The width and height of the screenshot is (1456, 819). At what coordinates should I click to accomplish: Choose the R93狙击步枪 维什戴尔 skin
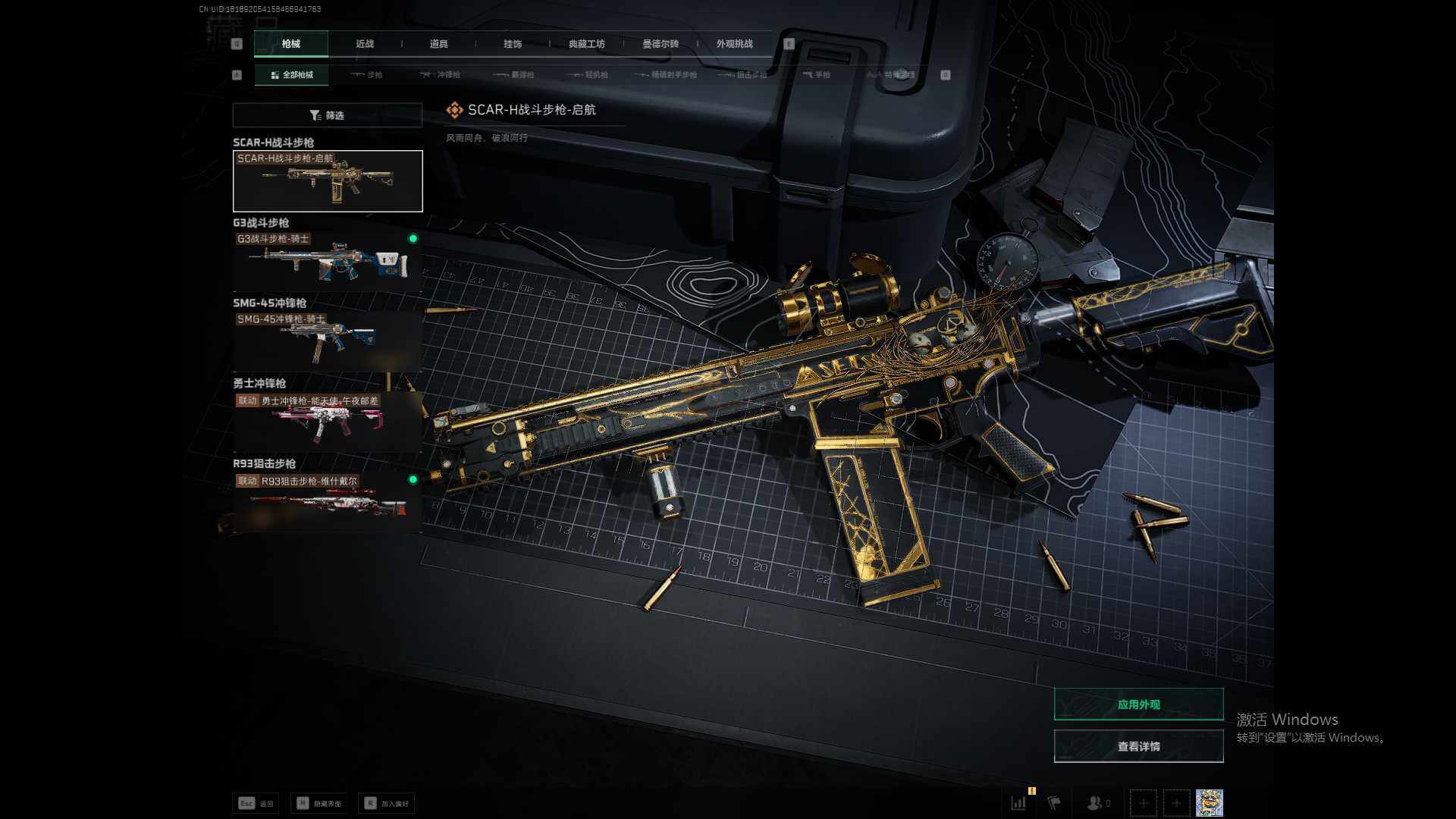[328, 502]
